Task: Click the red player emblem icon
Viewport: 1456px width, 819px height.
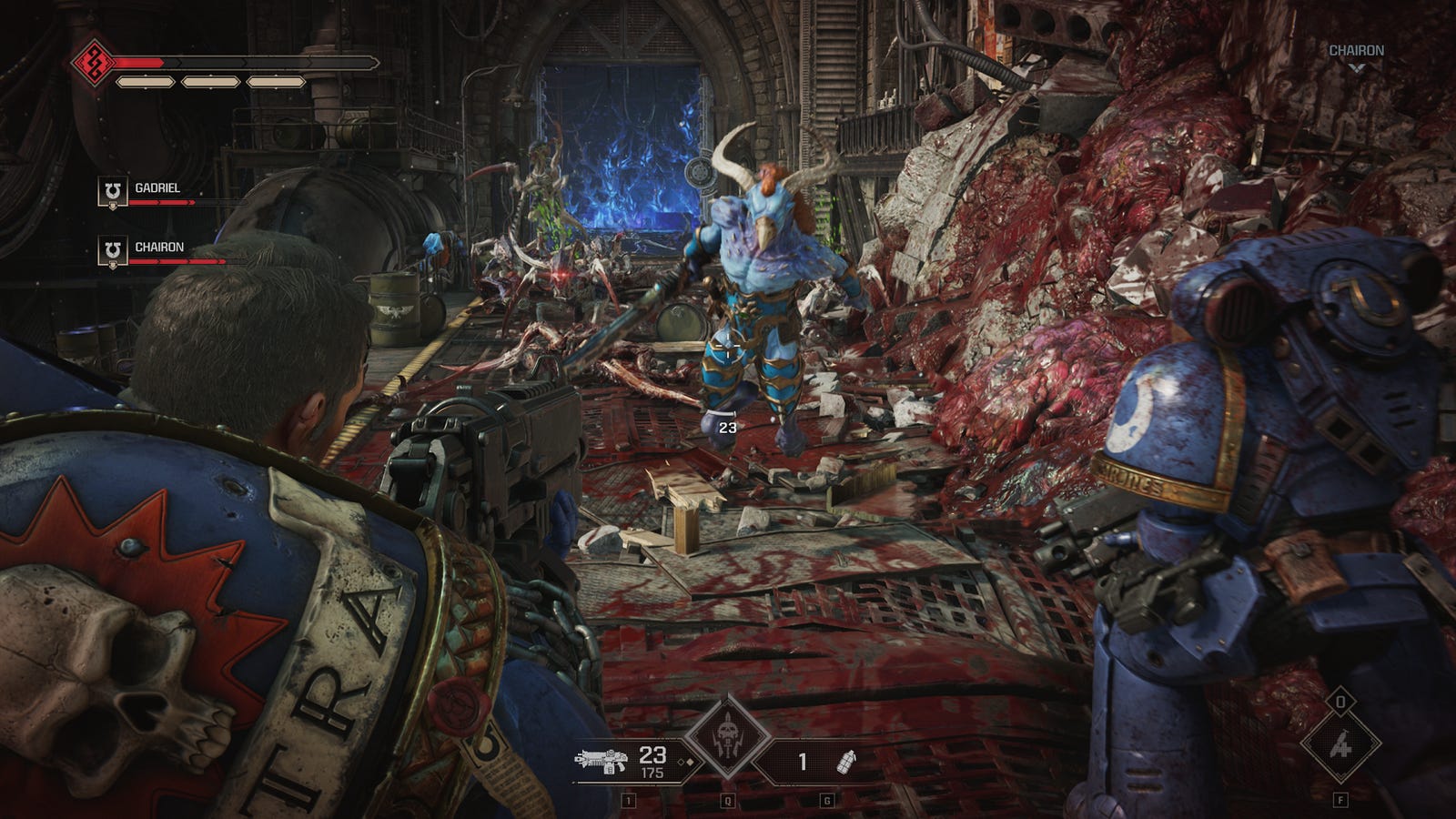Action: [x=93, y=63]
